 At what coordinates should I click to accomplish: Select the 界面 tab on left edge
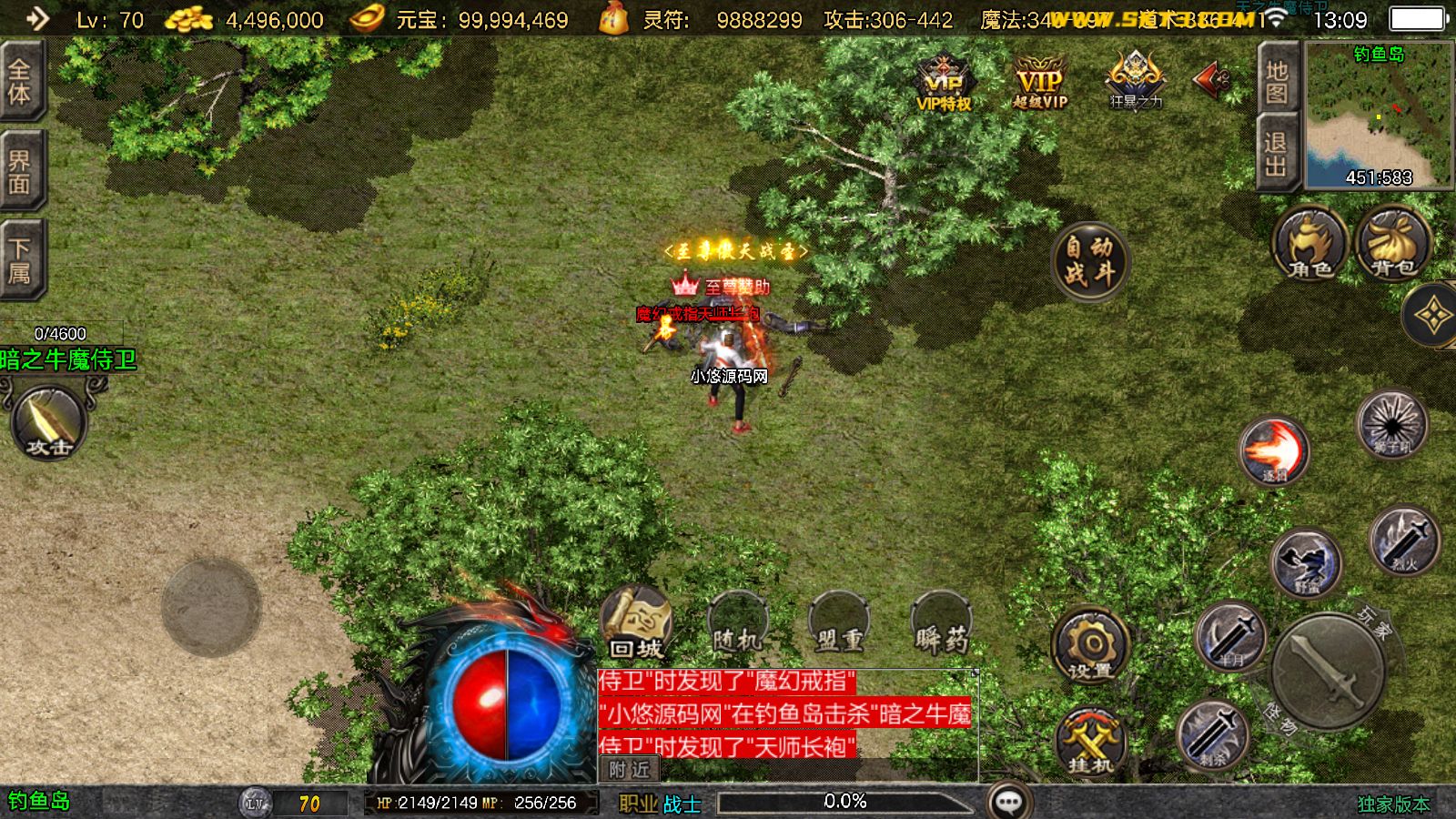[x=20, y=171]
